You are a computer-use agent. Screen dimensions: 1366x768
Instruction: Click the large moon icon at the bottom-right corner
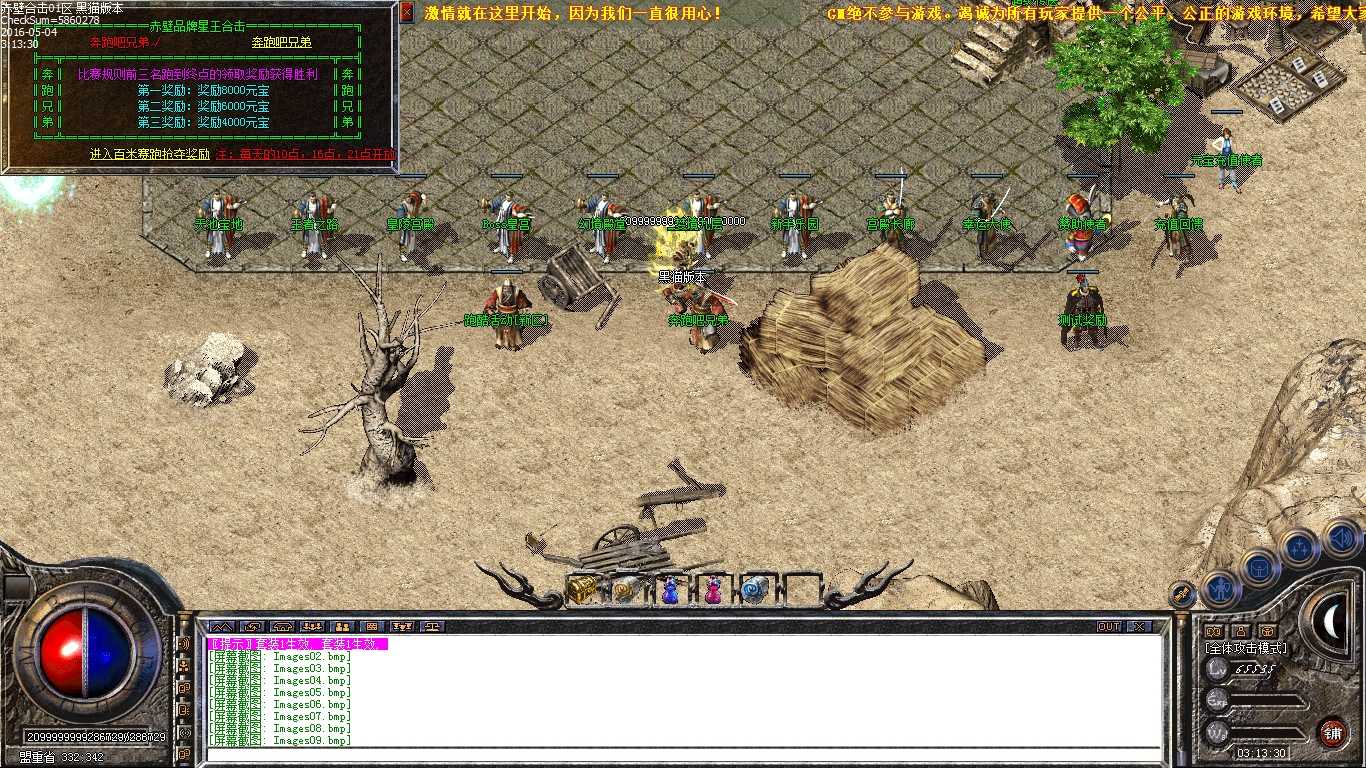coord(1332,622)
